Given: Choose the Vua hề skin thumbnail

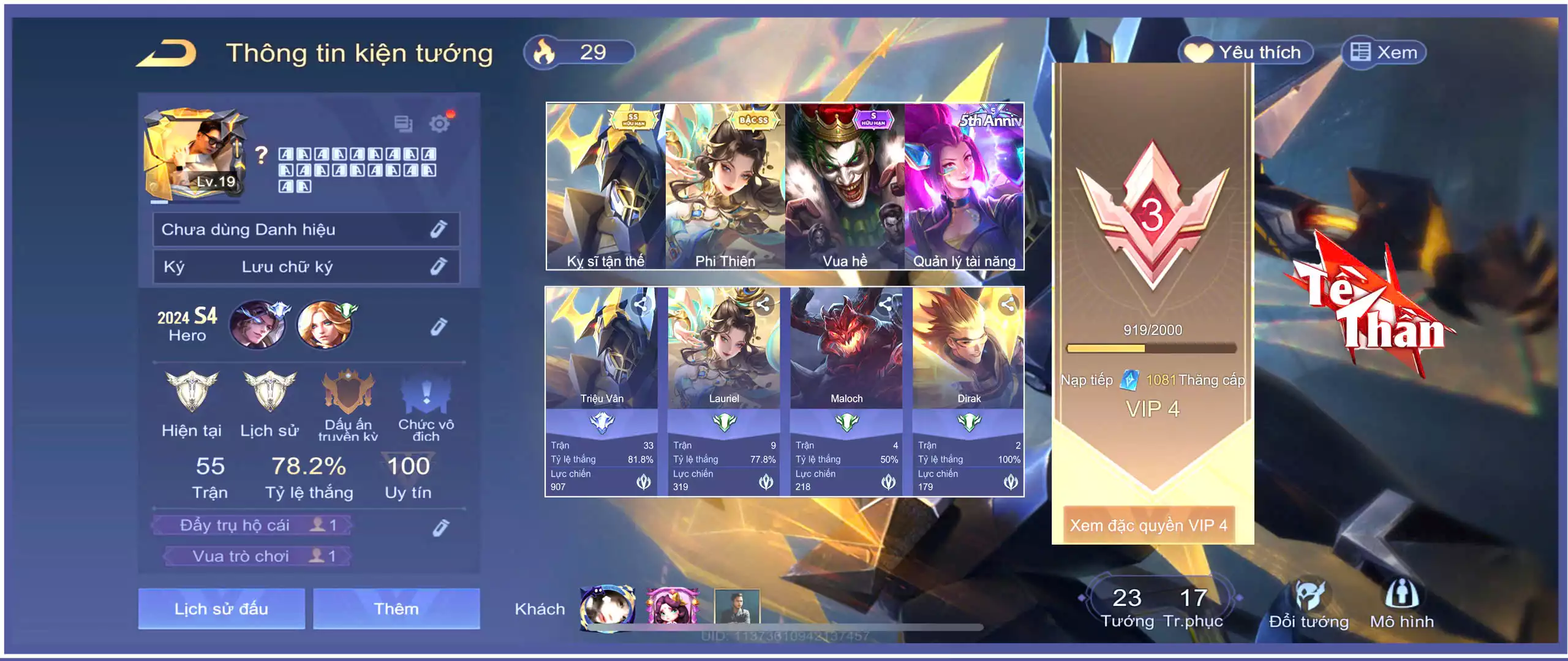Looking at the screenshot, I should coord(845,186).
